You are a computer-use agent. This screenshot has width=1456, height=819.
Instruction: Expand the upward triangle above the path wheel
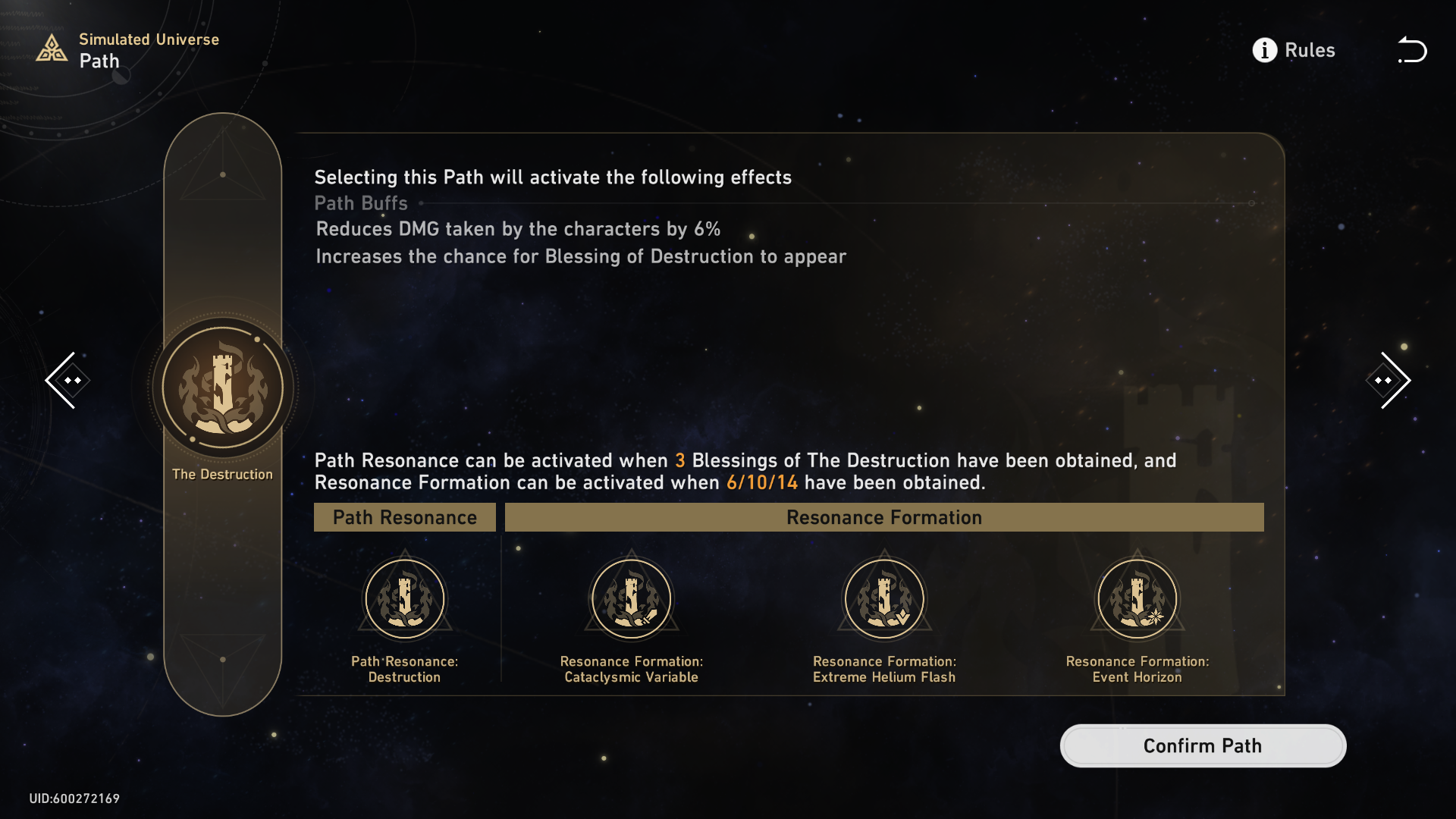point(222,173)
